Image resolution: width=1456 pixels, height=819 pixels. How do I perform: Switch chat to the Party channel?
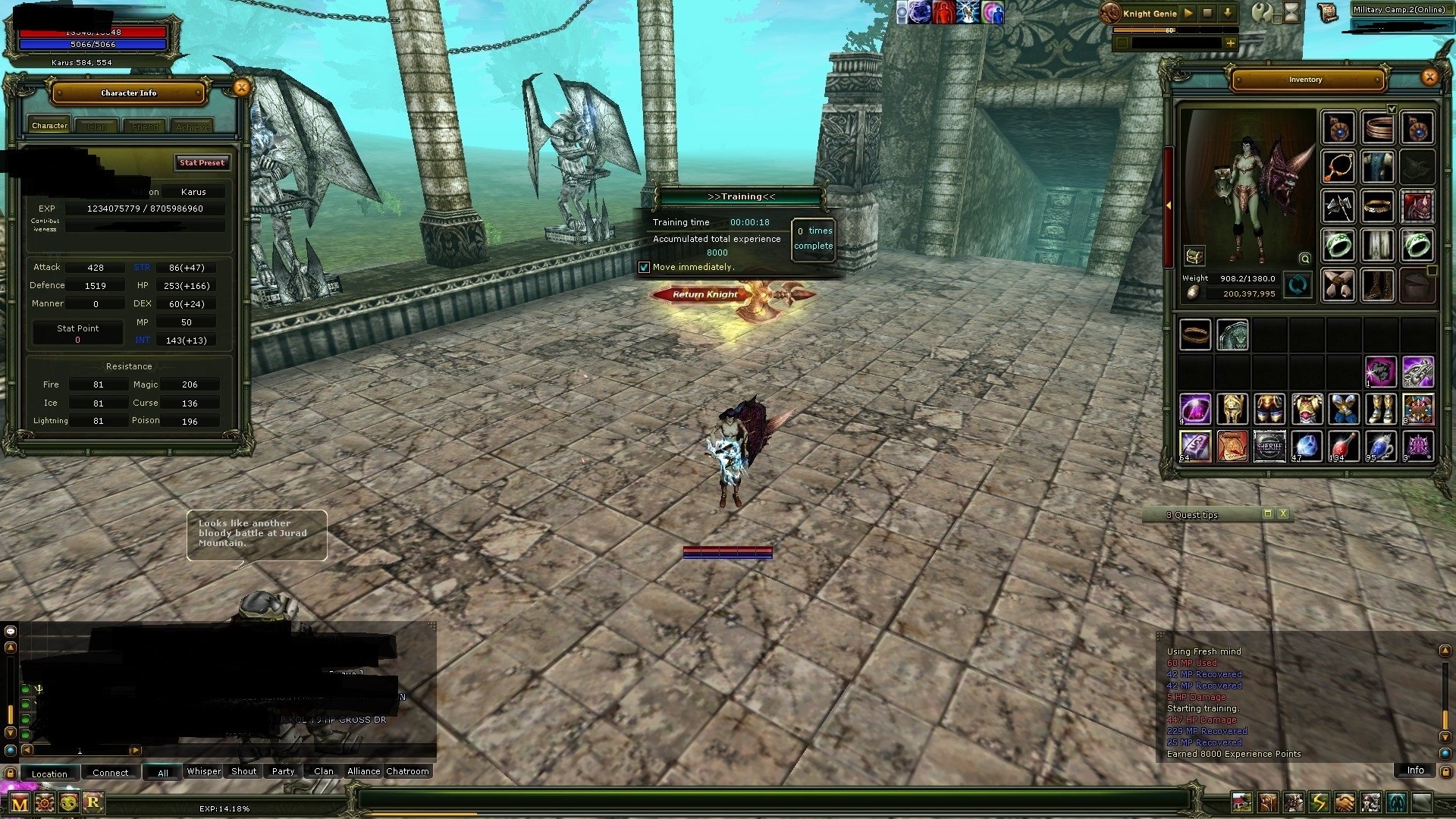283,771
